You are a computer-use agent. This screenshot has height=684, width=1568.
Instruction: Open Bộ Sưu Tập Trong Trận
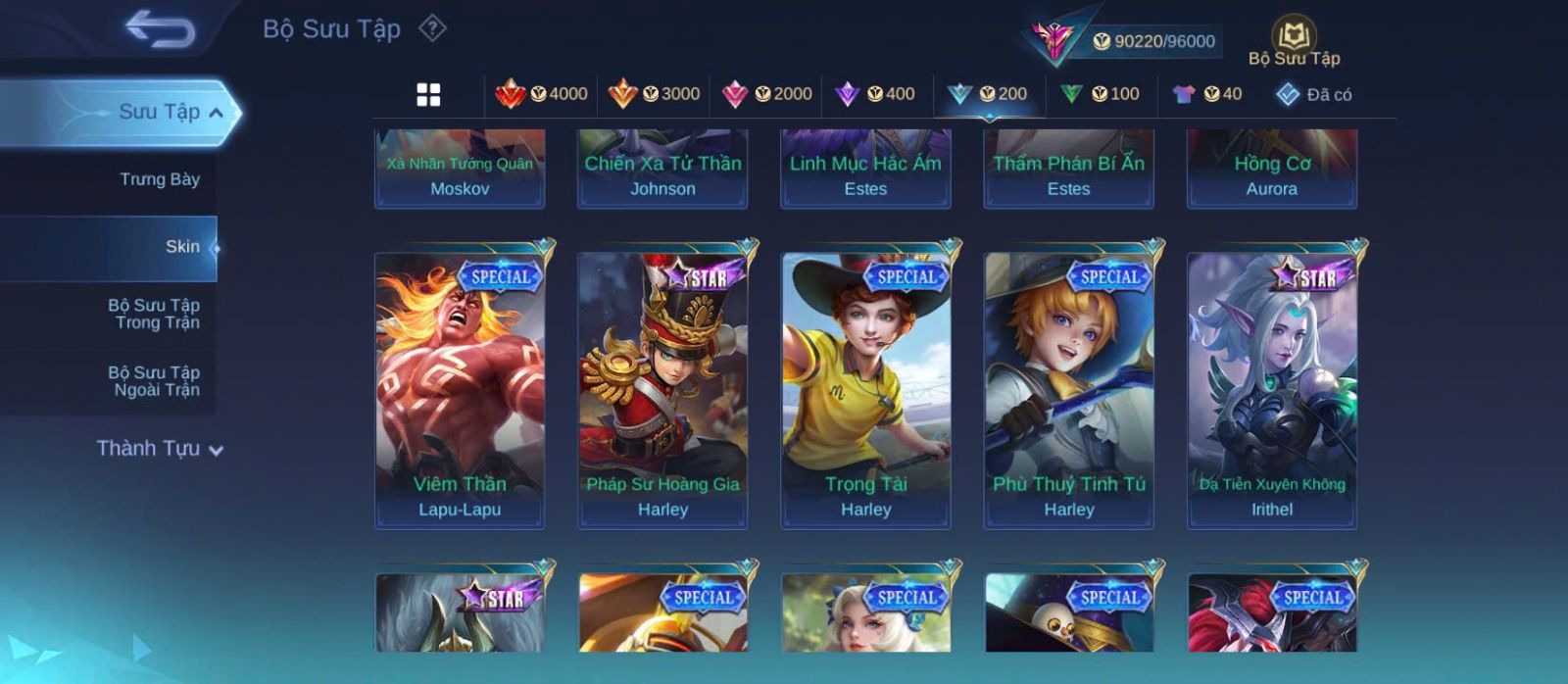point(154,314)
